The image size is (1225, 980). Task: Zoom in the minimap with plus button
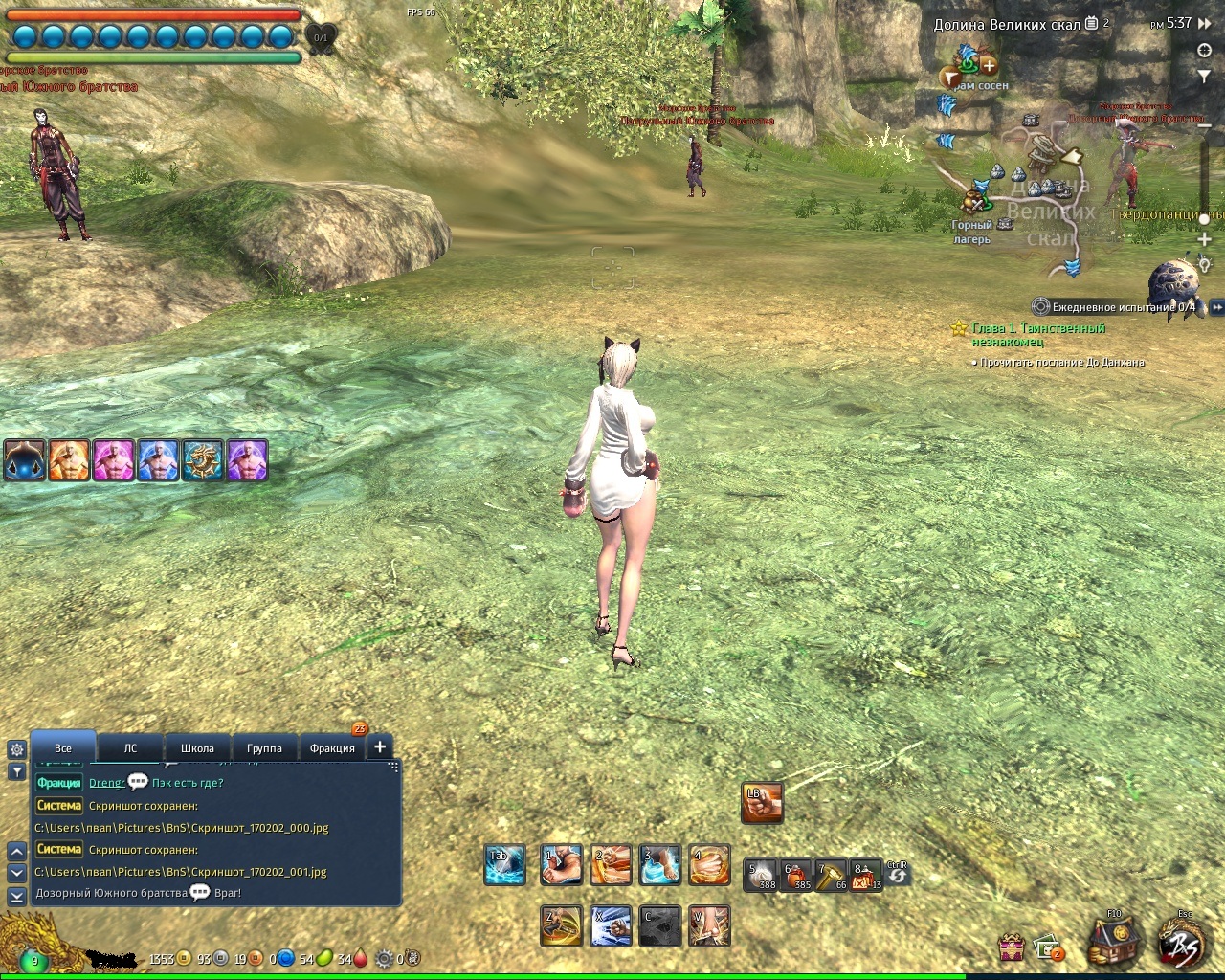pyautogui.click(x=1205, y=239)
